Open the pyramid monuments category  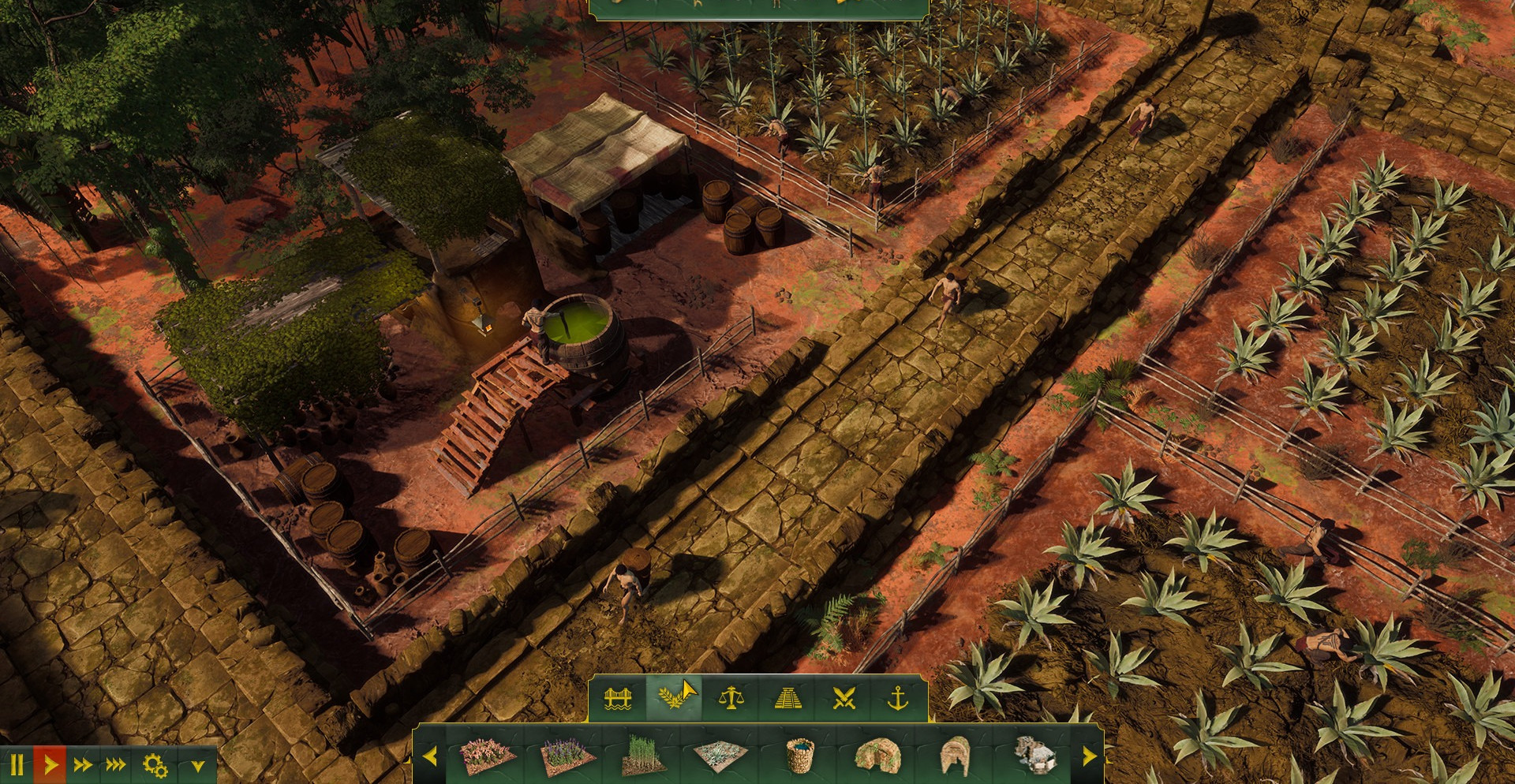point(788,699)
